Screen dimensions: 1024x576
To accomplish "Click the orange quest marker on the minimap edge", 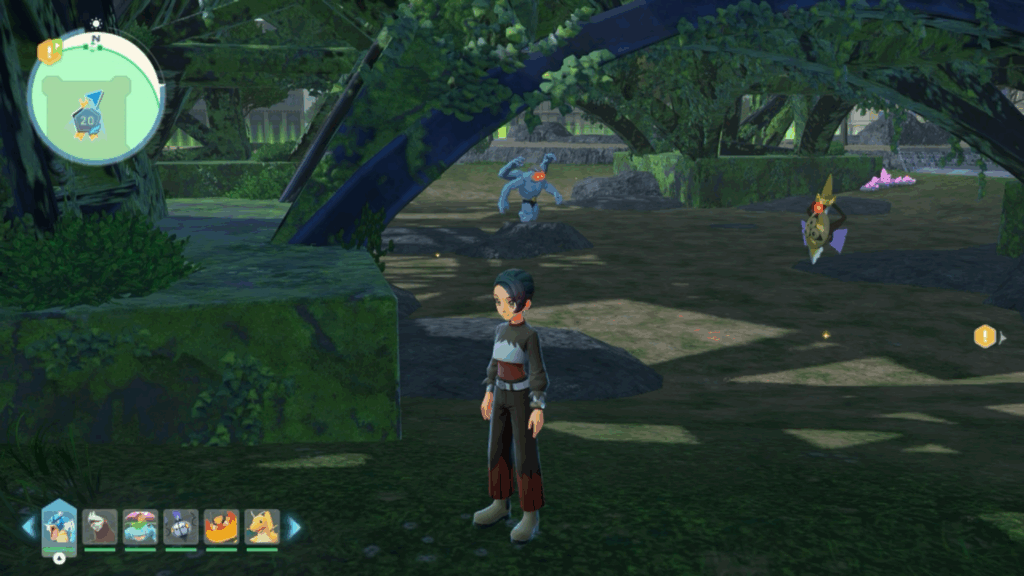I will pyautogui.click(x=48, y=51).
